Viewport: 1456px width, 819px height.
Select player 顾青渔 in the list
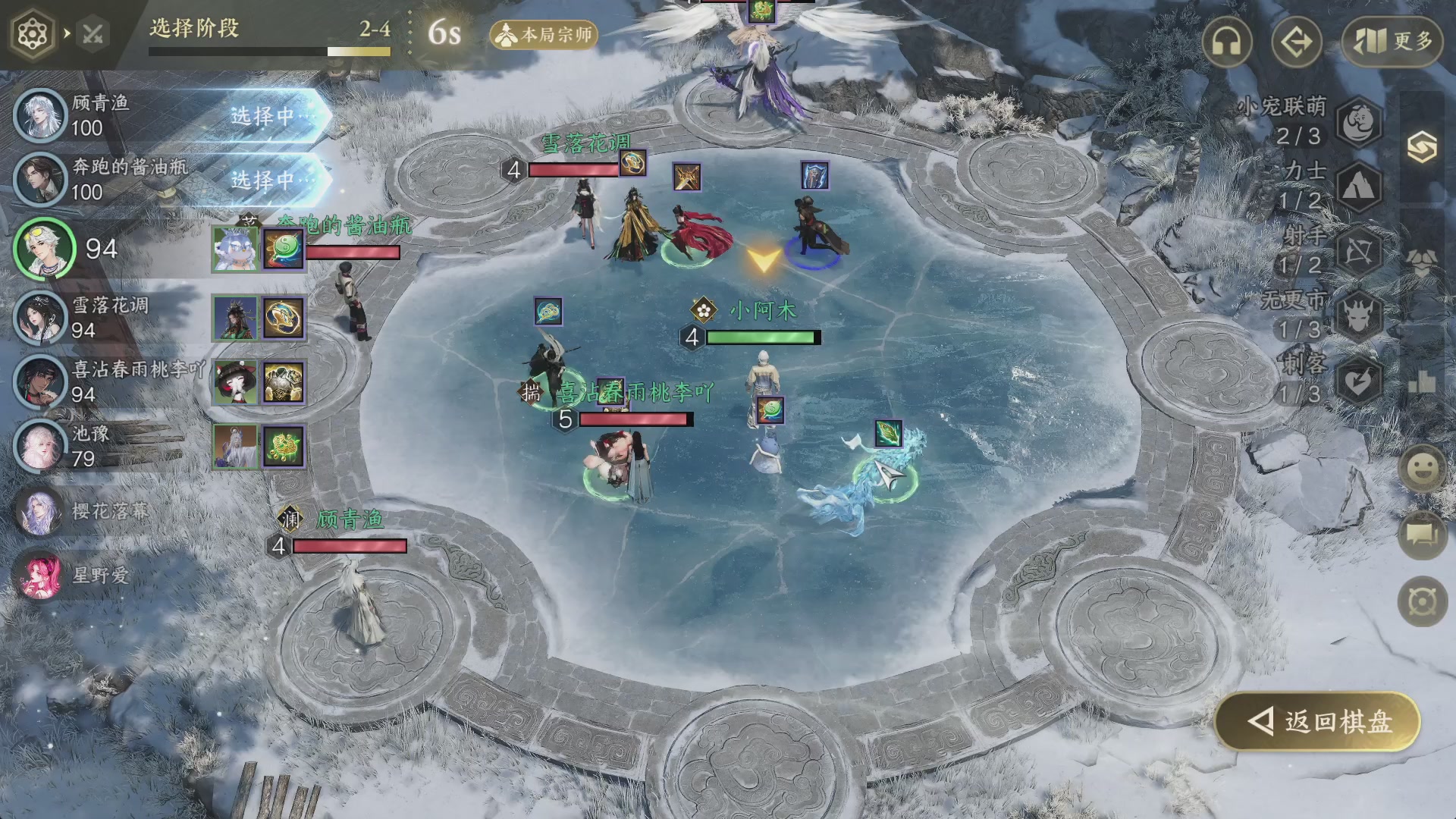pyautogui.click(x=99, y=115)
